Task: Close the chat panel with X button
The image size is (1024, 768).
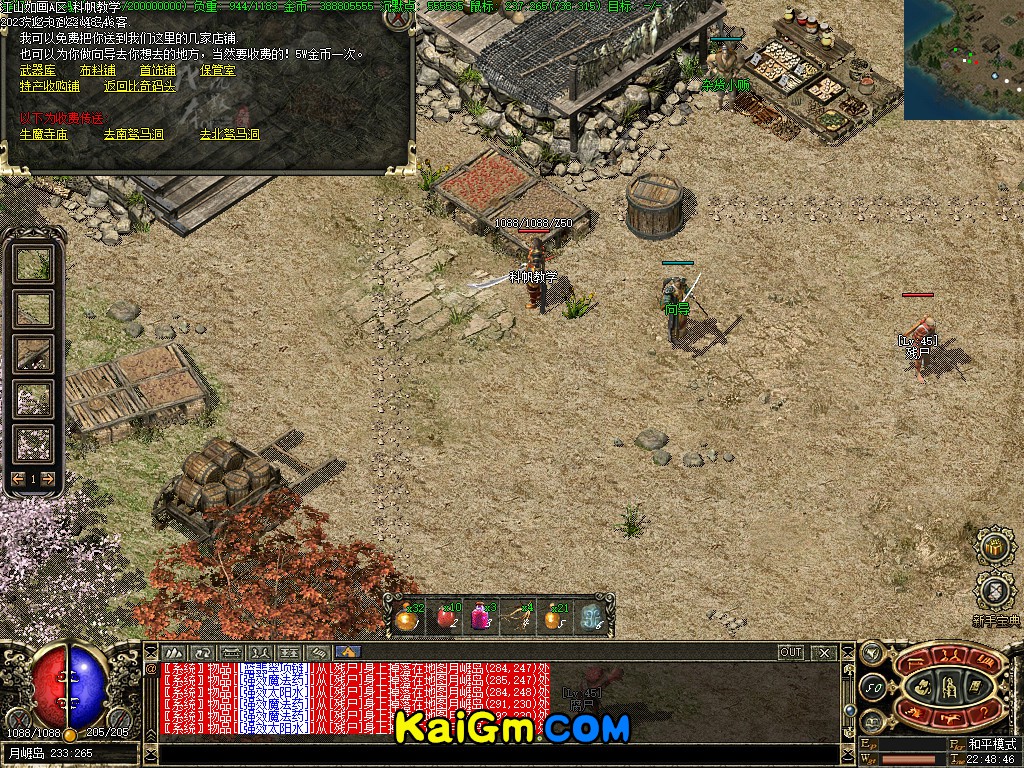Action: point(824,652)
